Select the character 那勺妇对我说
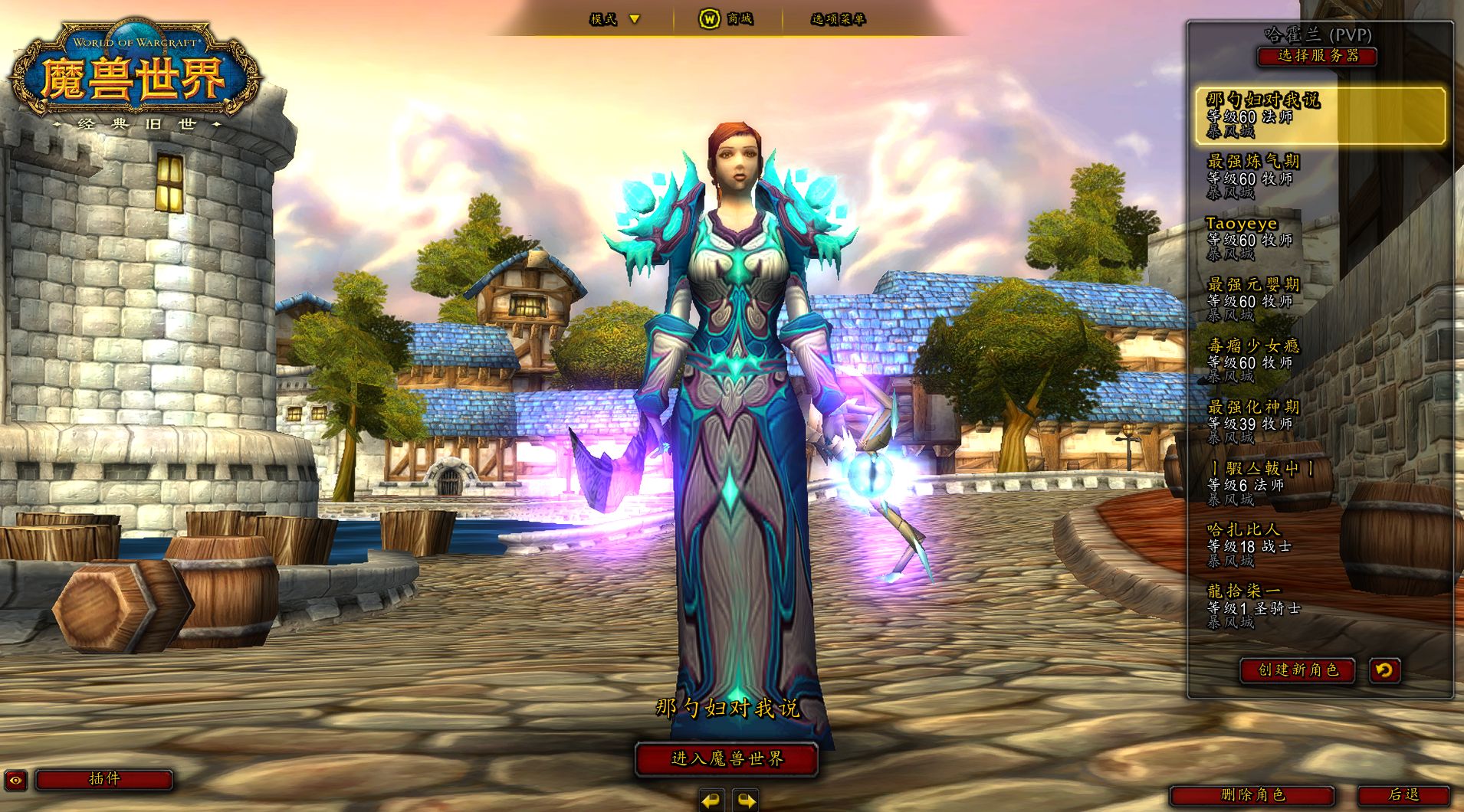The width and height of the screenshot is (1464, 812). pos(1319,115)
